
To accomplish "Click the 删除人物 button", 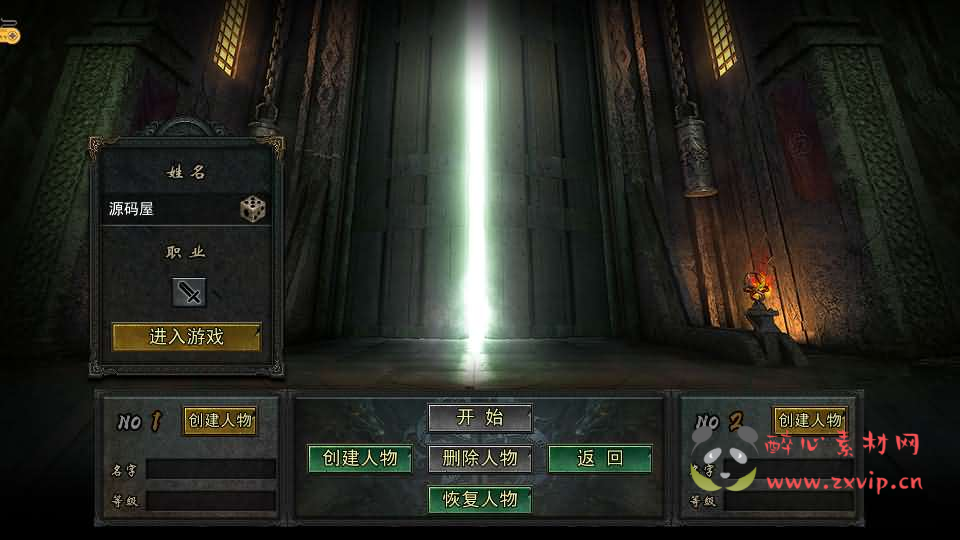I will tap(480, 459).
